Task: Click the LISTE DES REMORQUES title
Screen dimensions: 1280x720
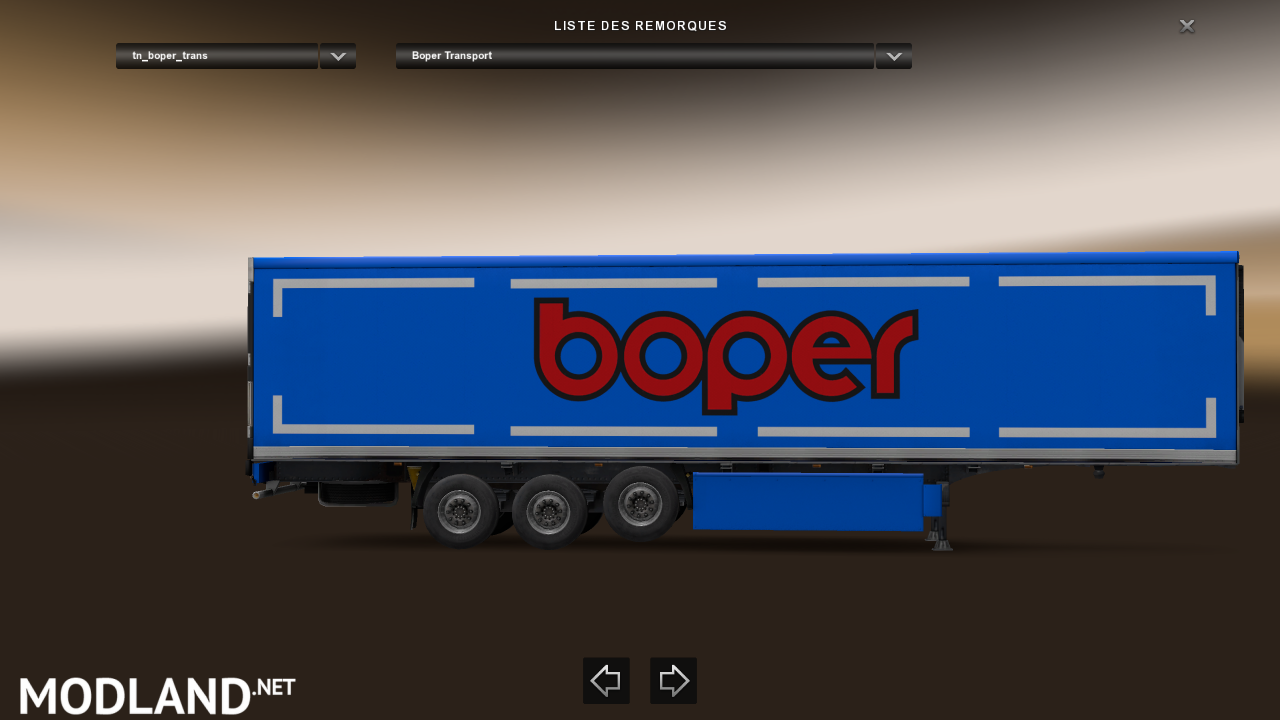Action: [x=640, y=25]
